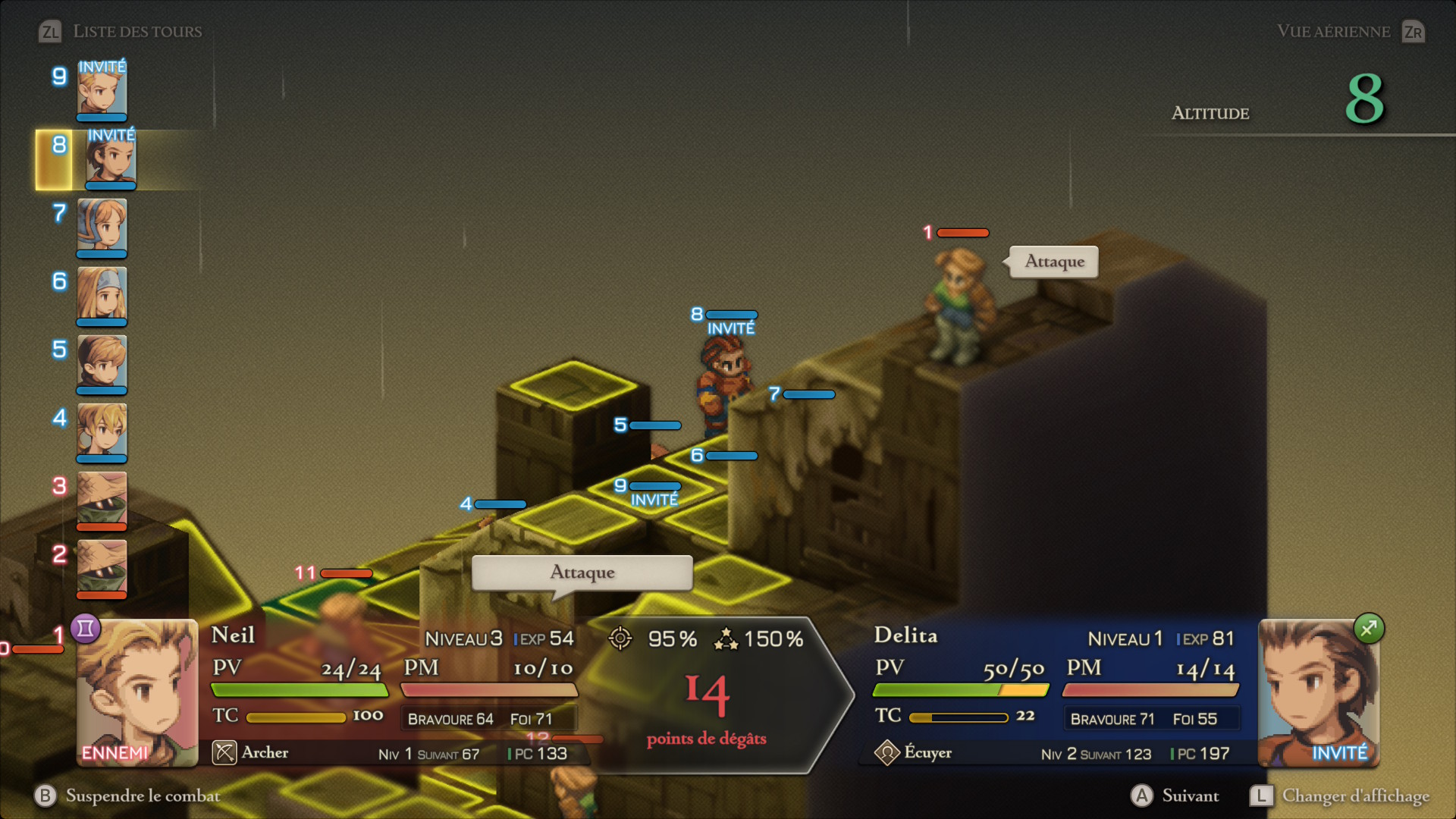This screenshot has height=819, width=1456.
Task: Pick turn 3 enemy hooded portrait
Action: click(102, 499)
